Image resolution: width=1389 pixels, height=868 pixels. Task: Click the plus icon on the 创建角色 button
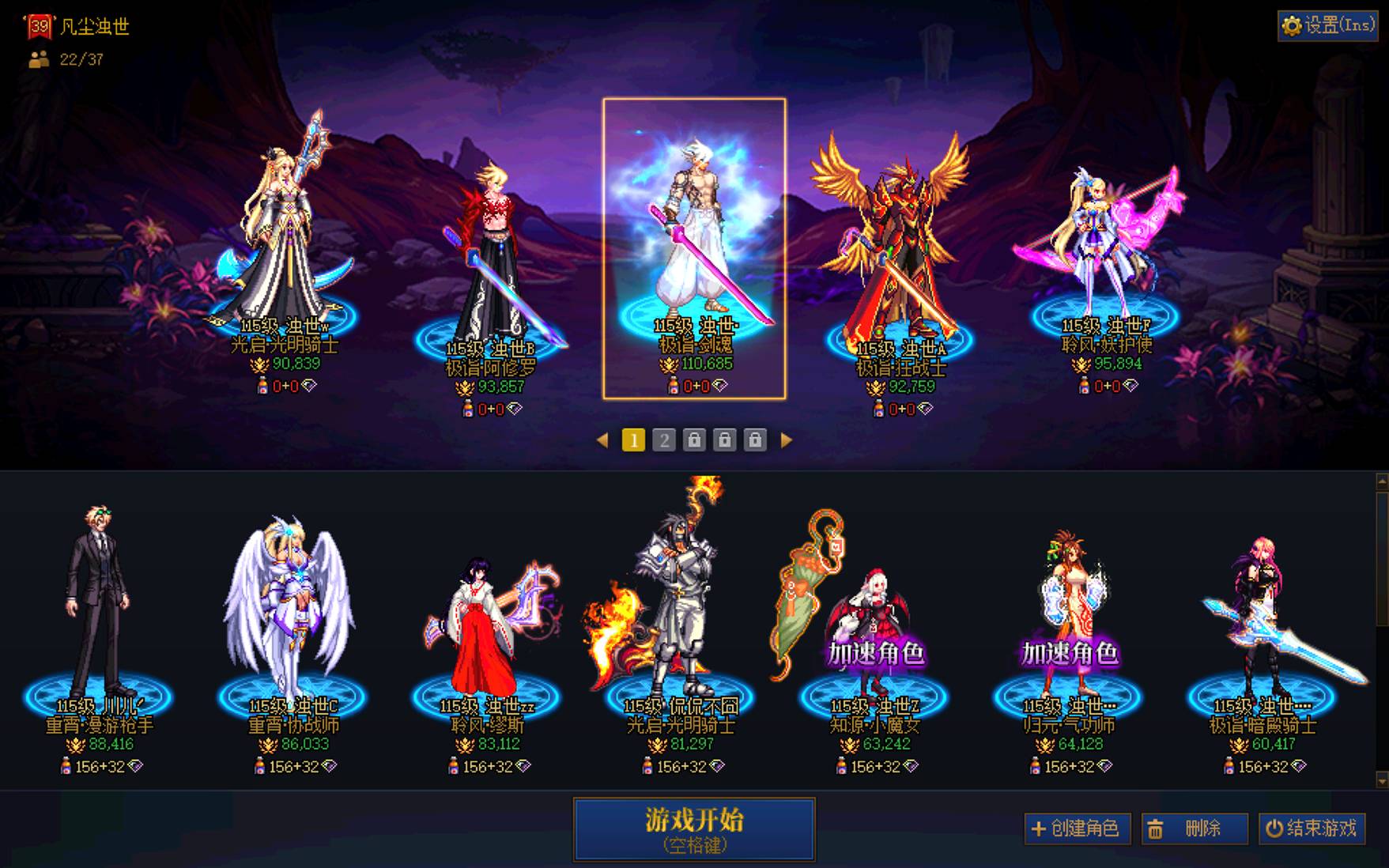click(1039, 830)
